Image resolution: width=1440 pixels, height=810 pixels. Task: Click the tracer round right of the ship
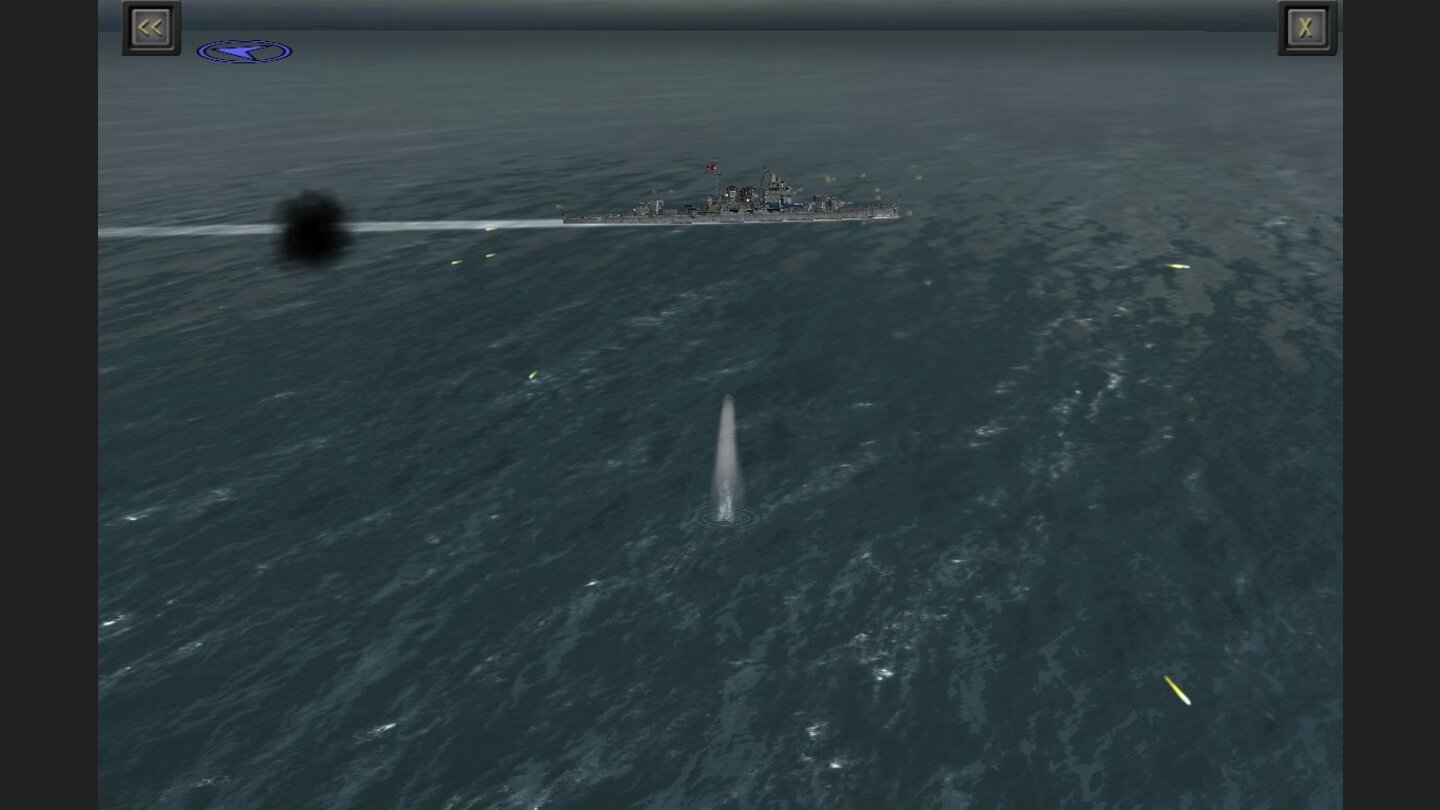(x=1175, y=265)
